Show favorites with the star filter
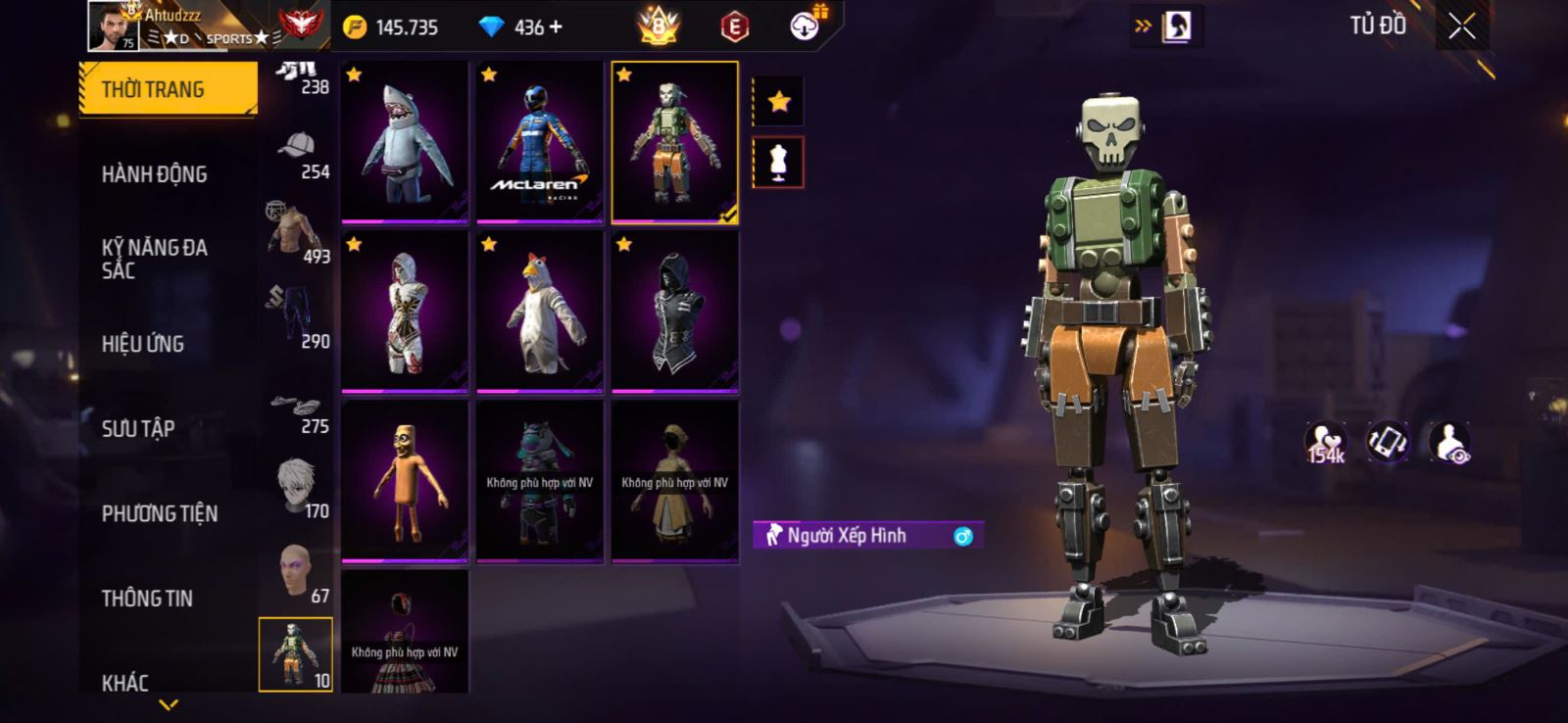Image resolution: width=1568 pixels, height=723 pixels. pyautogui.click(x=779, y=102)
